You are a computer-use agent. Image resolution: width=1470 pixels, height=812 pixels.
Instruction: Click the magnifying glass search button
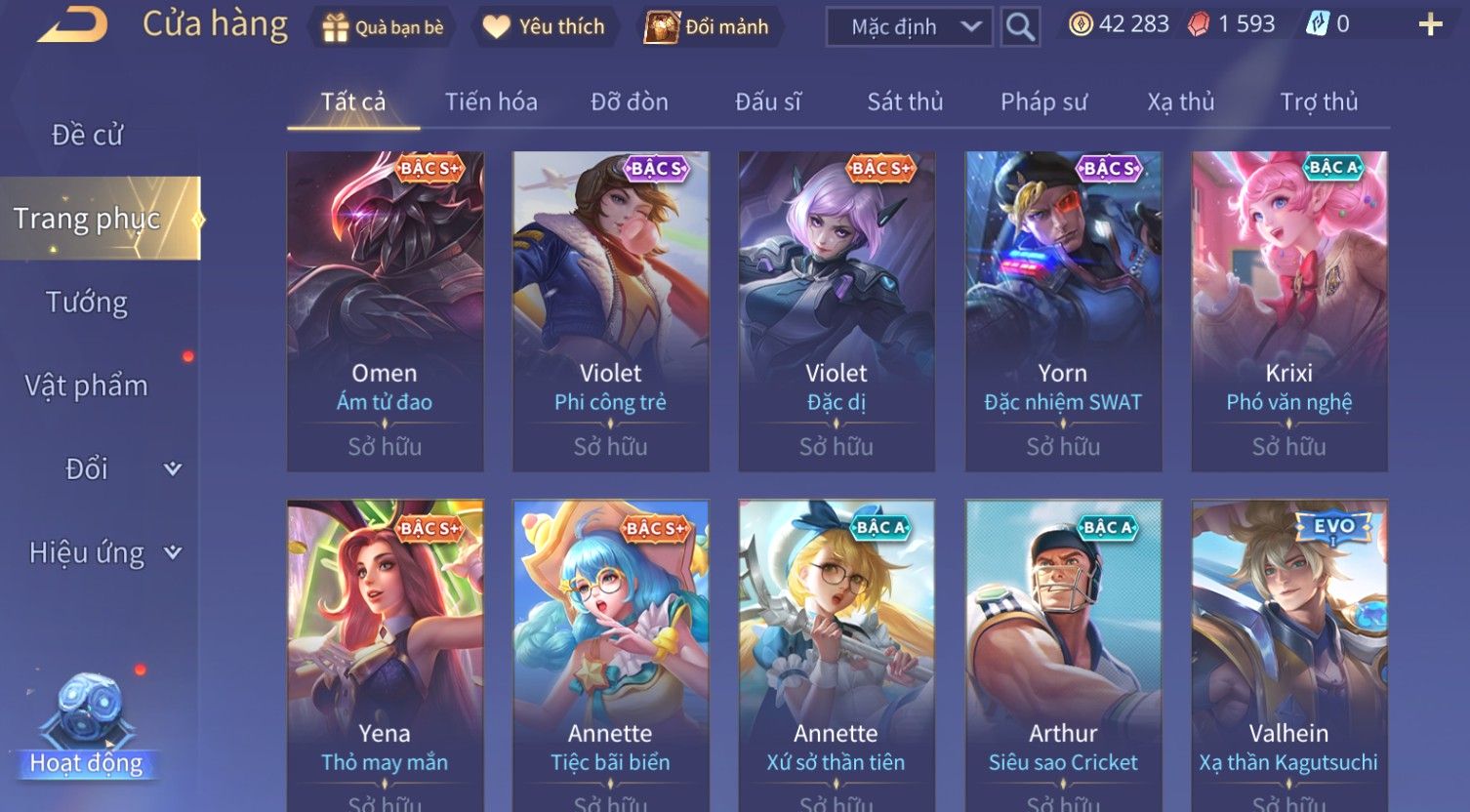point(1020,27)
